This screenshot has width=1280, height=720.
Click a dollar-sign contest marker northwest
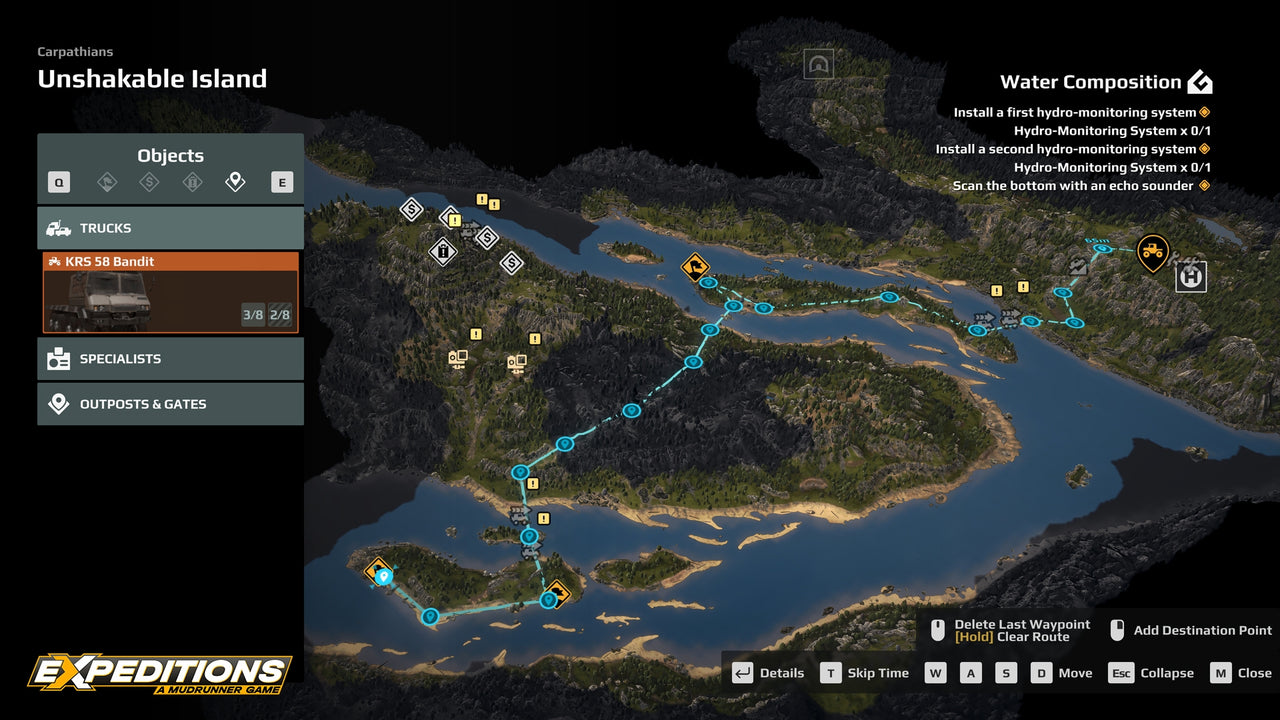click(410, 209)
